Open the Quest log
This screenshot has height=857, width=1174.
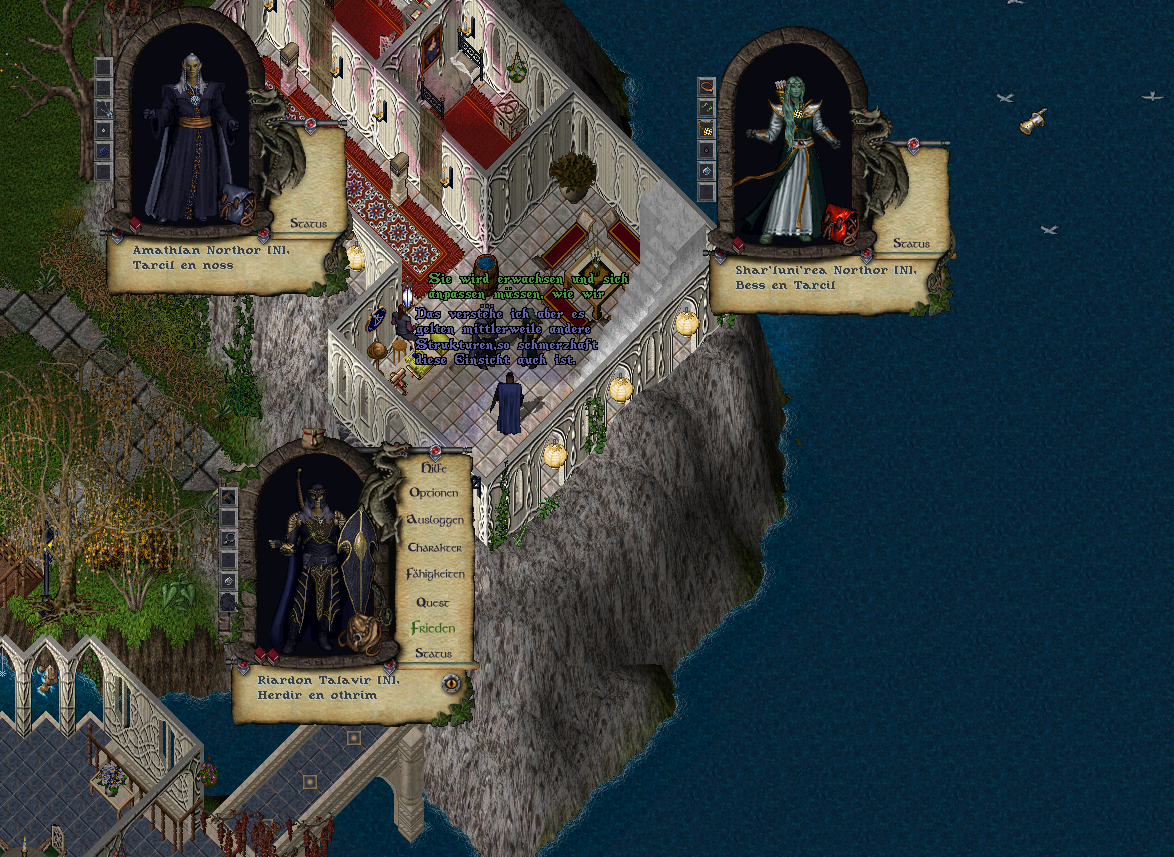click(x=433, y=602)
